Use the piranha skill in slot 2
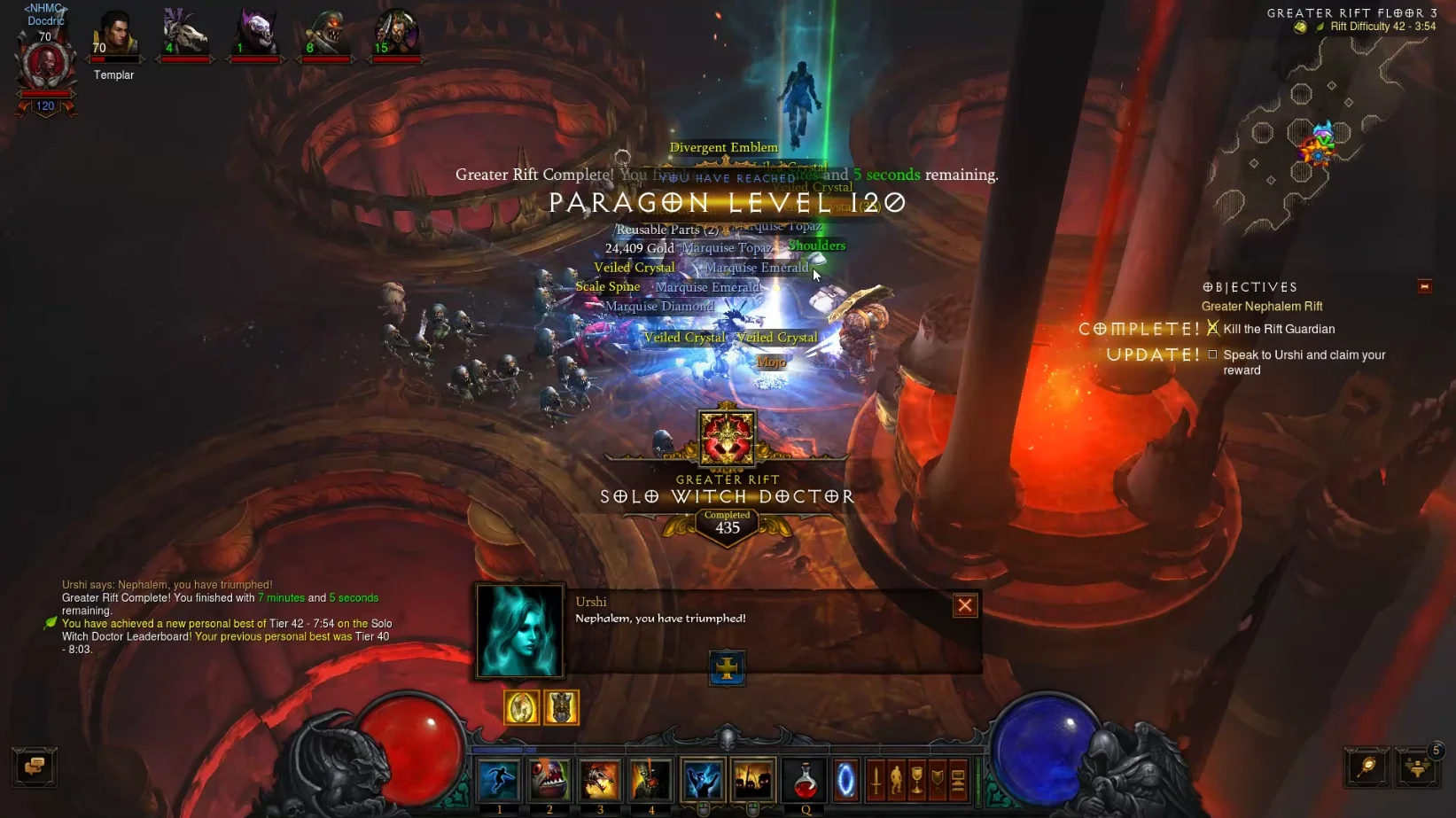Image resolution: width=1456 pixels, height=818 pixels. click(x=549, y=780)
